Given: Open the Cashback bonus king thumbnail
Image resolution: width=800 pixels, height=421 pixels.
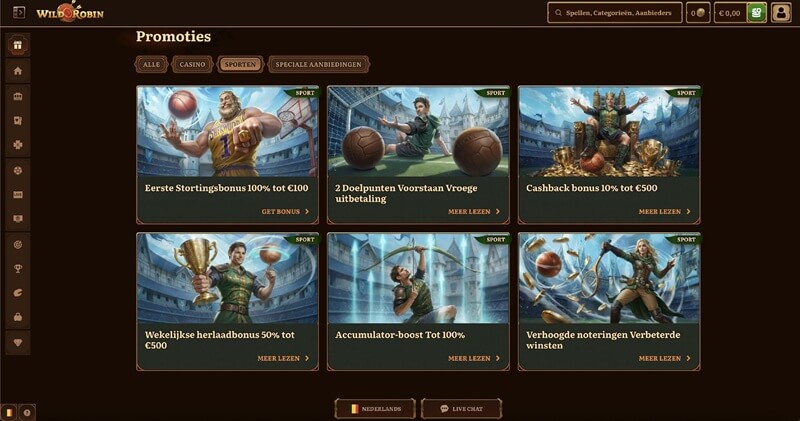Looking at the screenshot, I should 609,131.
